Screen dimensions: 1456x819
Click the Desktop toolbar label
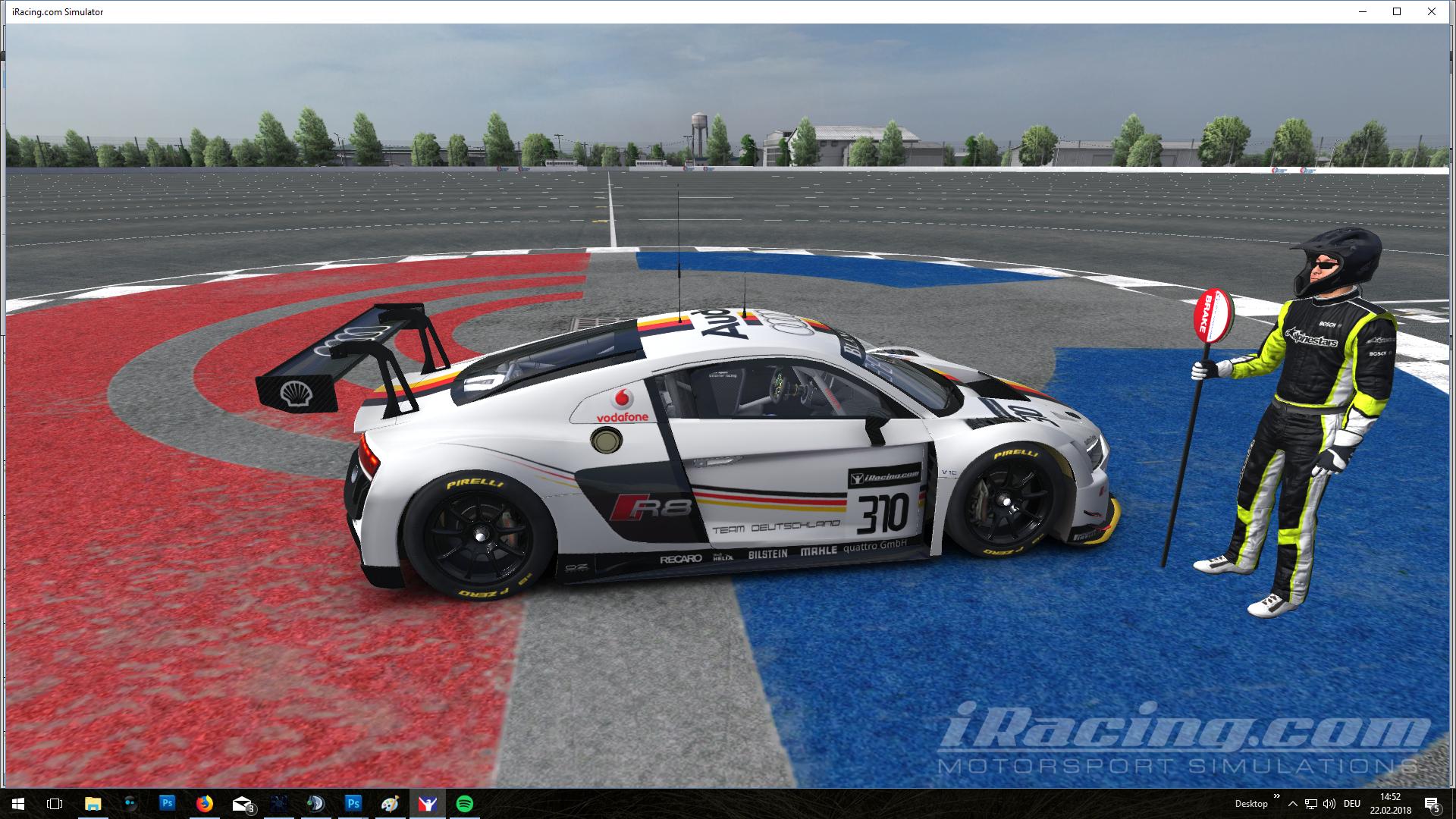point(1251,803)
